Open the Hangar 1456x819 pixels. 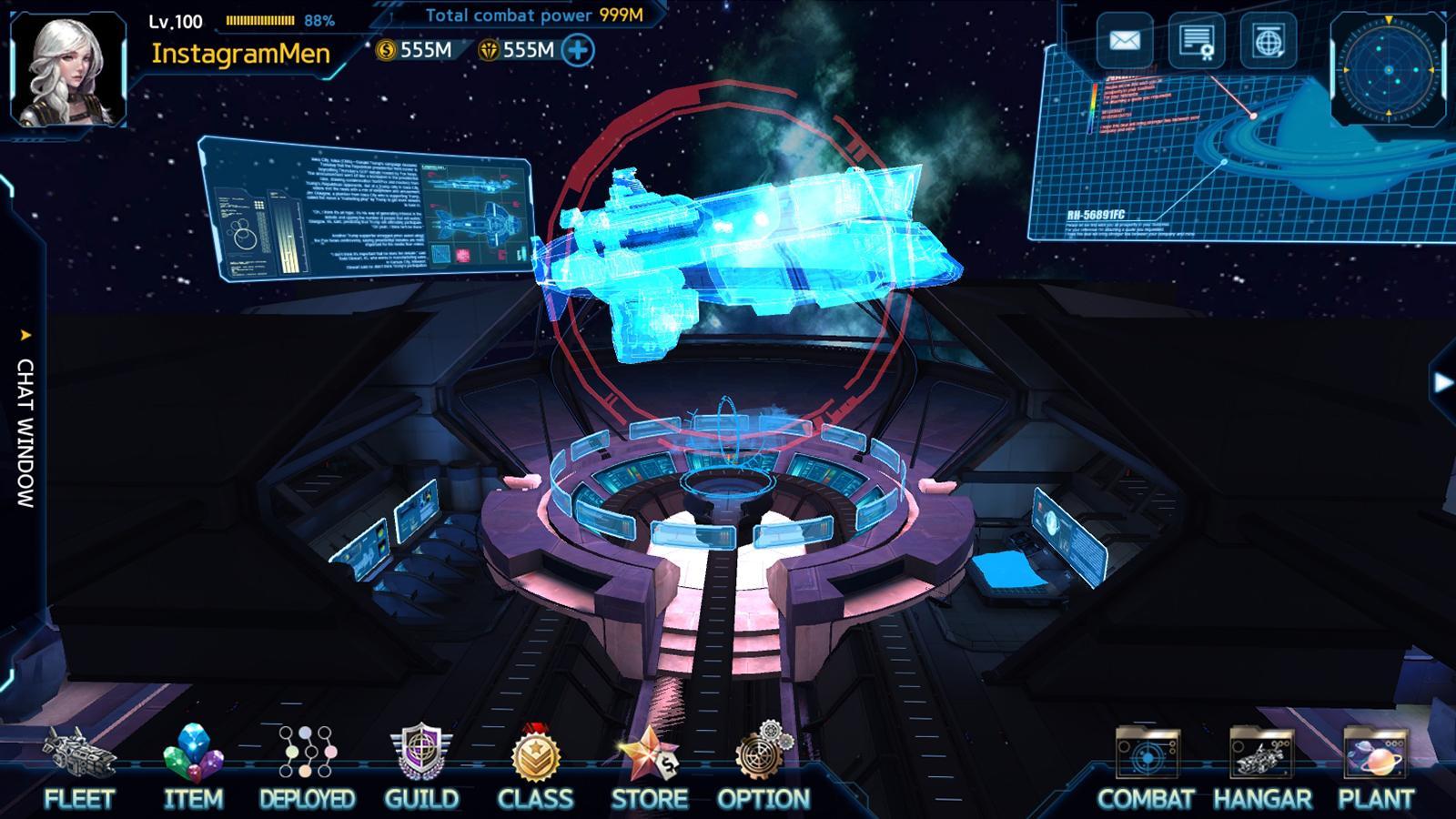1261,767
